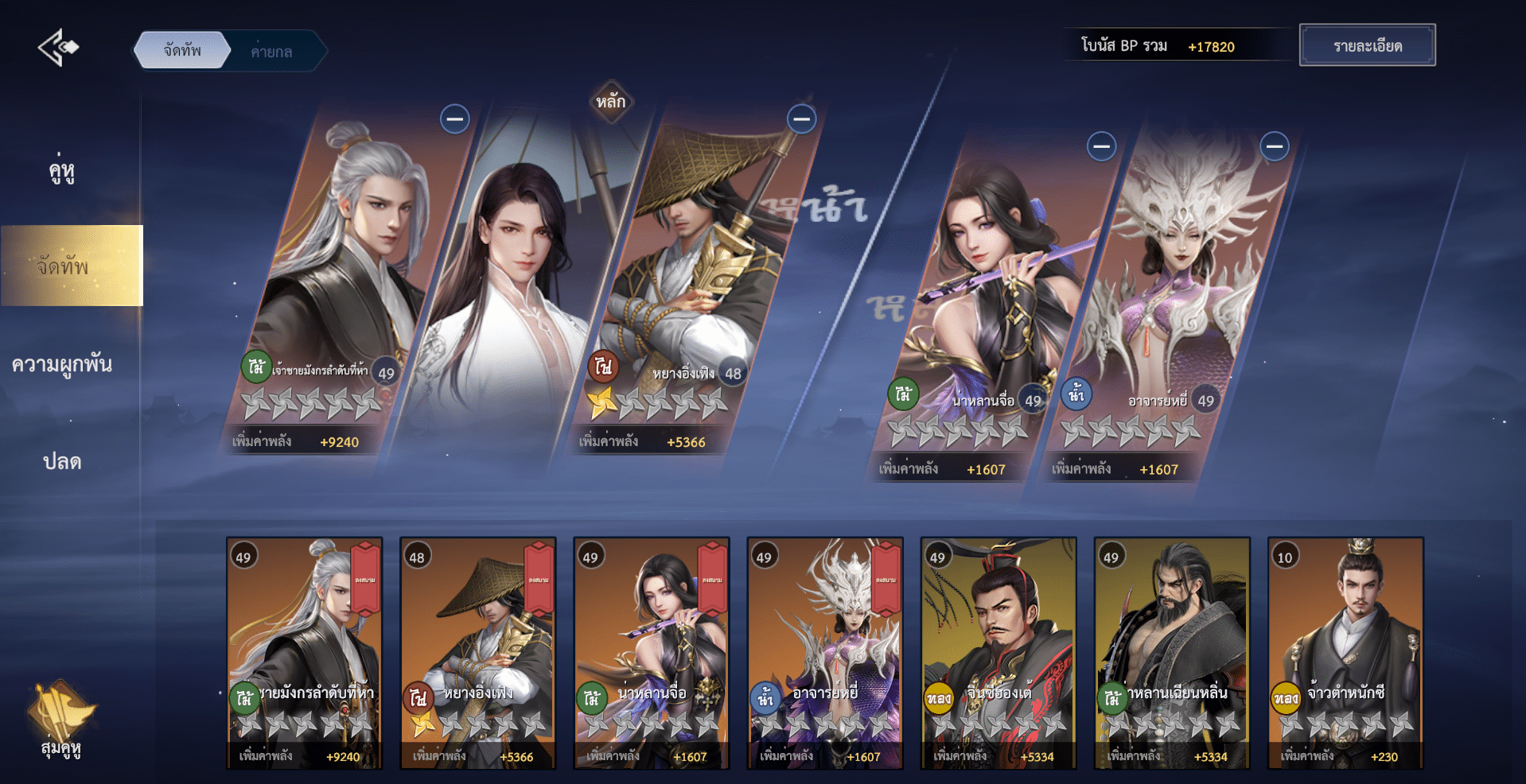Remove หยางอิ่งเฟิง from the formation
The image size is (1526, 784).
click(x=801, y=119)
